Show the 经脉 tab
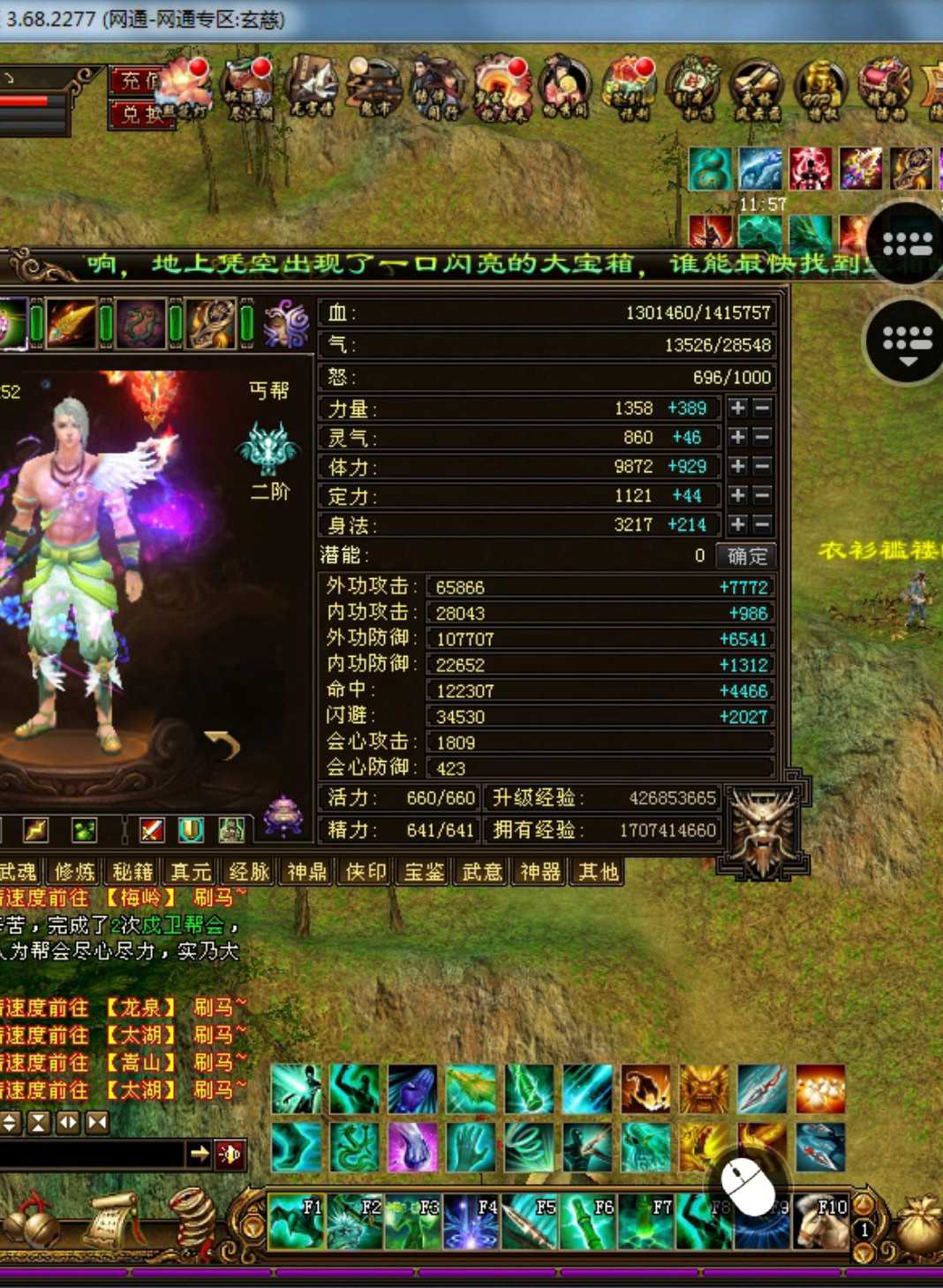This screenshot has width=943, height=1288. (x=249, y=872)
